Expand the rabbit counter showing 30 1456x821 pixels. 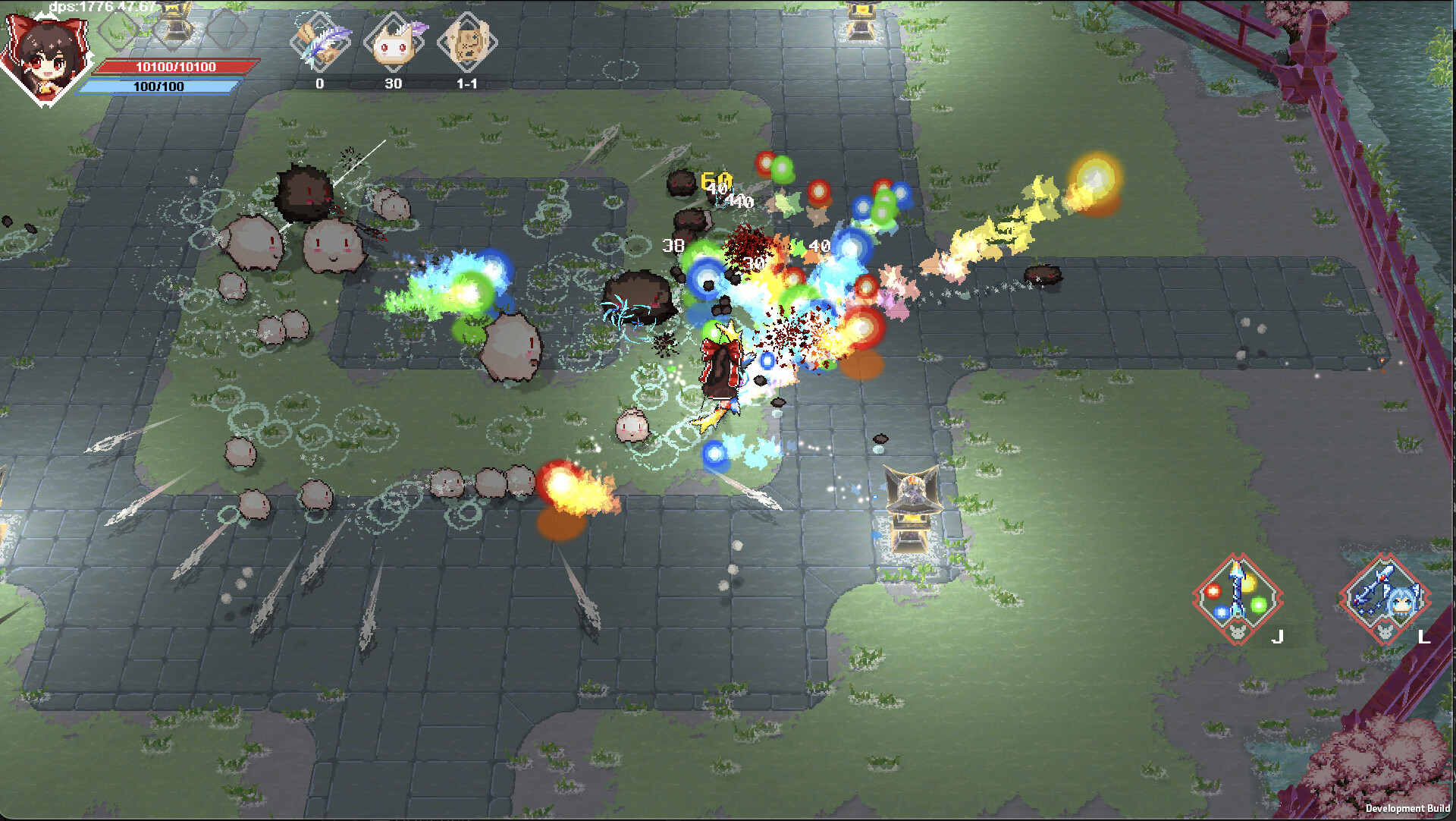(394, 83)
